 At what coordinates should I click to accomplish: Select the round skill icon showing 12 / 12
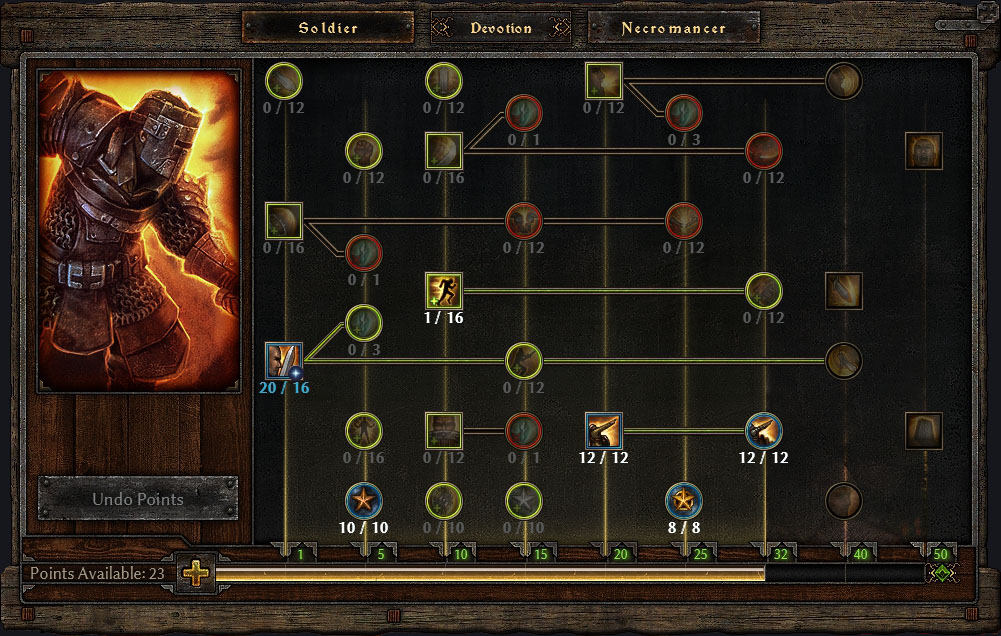pos(764,431)
